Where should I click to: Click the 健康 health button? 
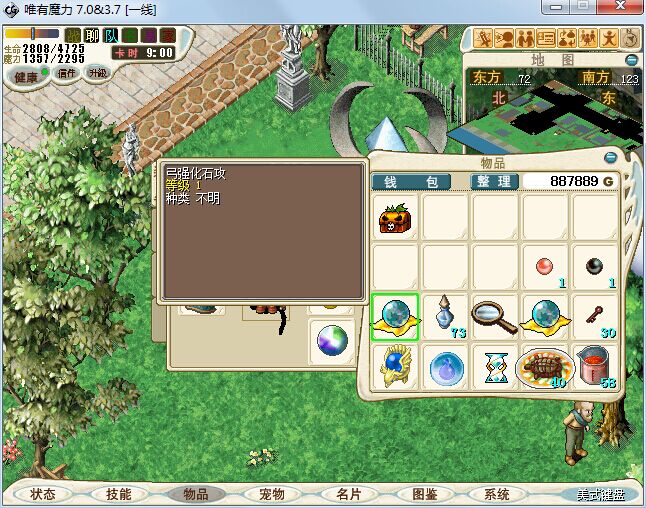click(26, 76)
